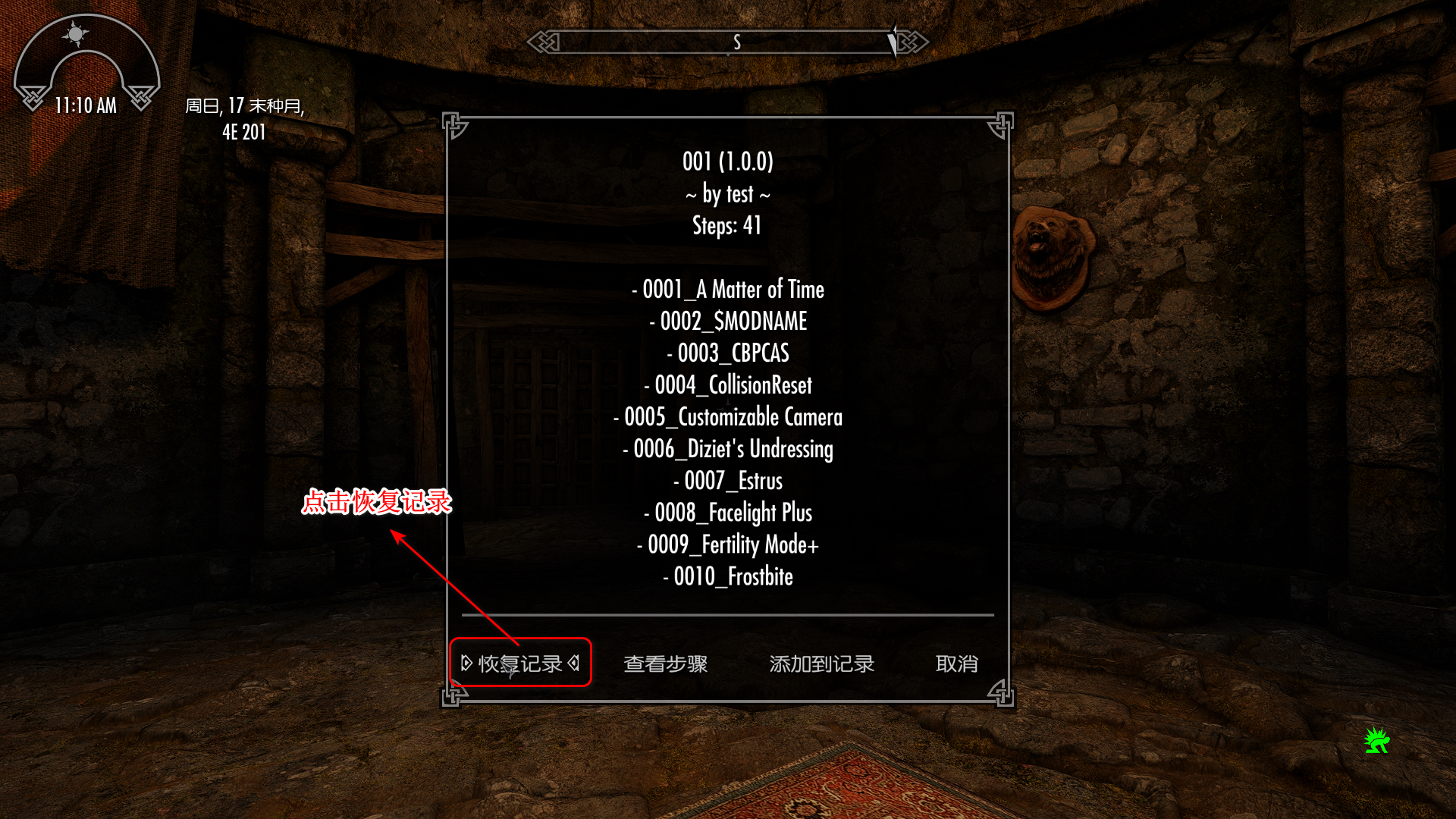Select 添加到记录 option
Screen dimensions: 1456x819
pyautogui.click(x=821, y=664)
